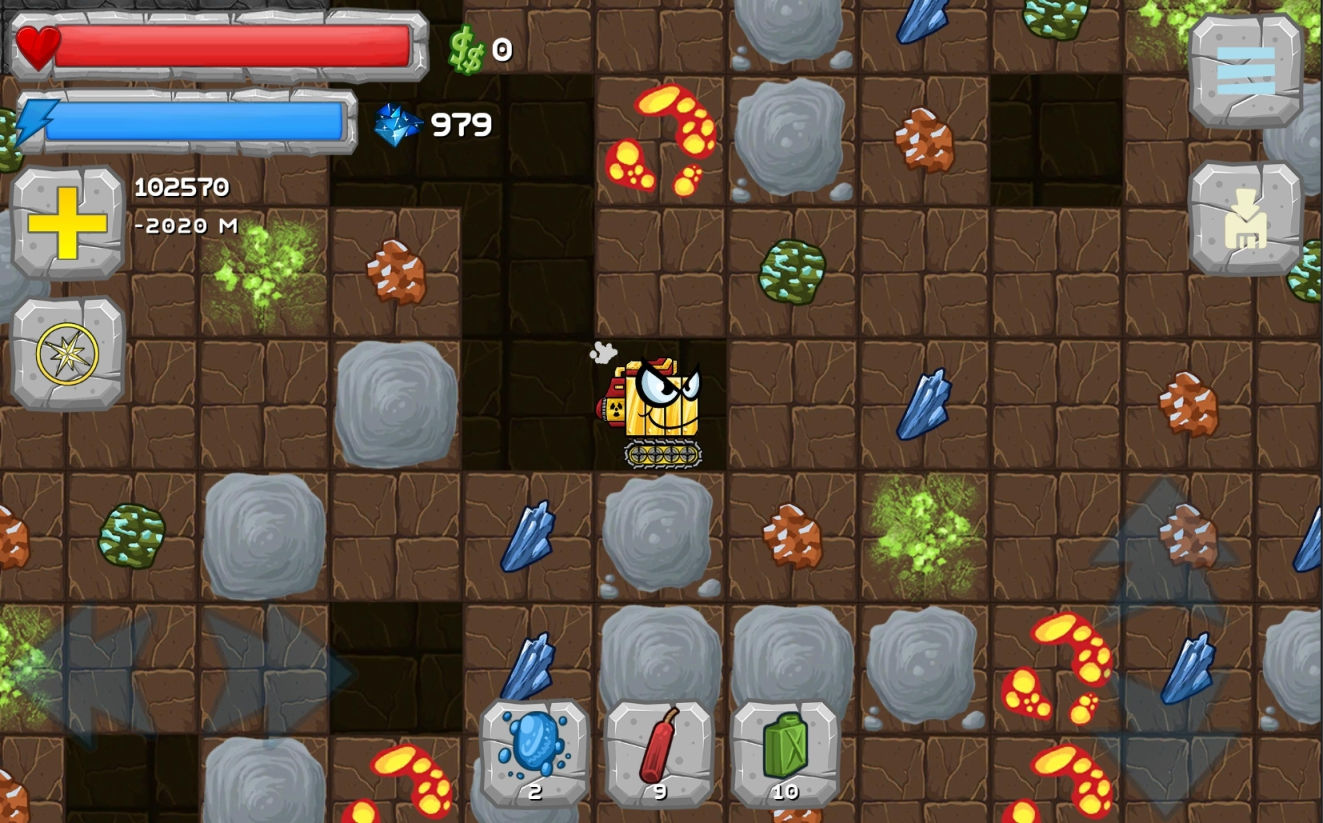The height and width of the screenshot is (823, 1323).
Task: Tap the yellow plus button
Action: pyautogui.click(x=67, y=222)
